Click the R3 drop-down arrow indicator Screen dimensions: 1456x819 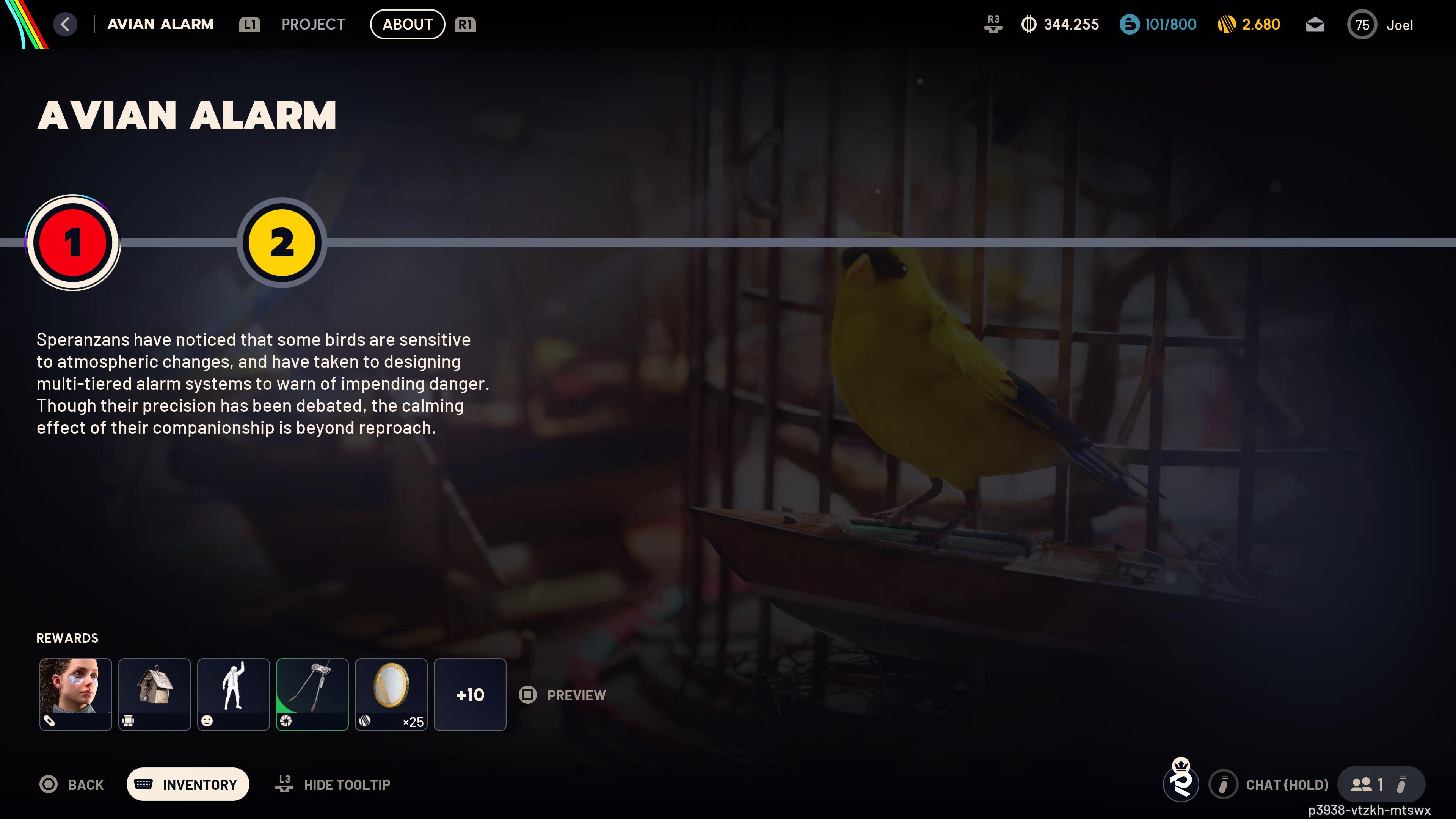993,24
